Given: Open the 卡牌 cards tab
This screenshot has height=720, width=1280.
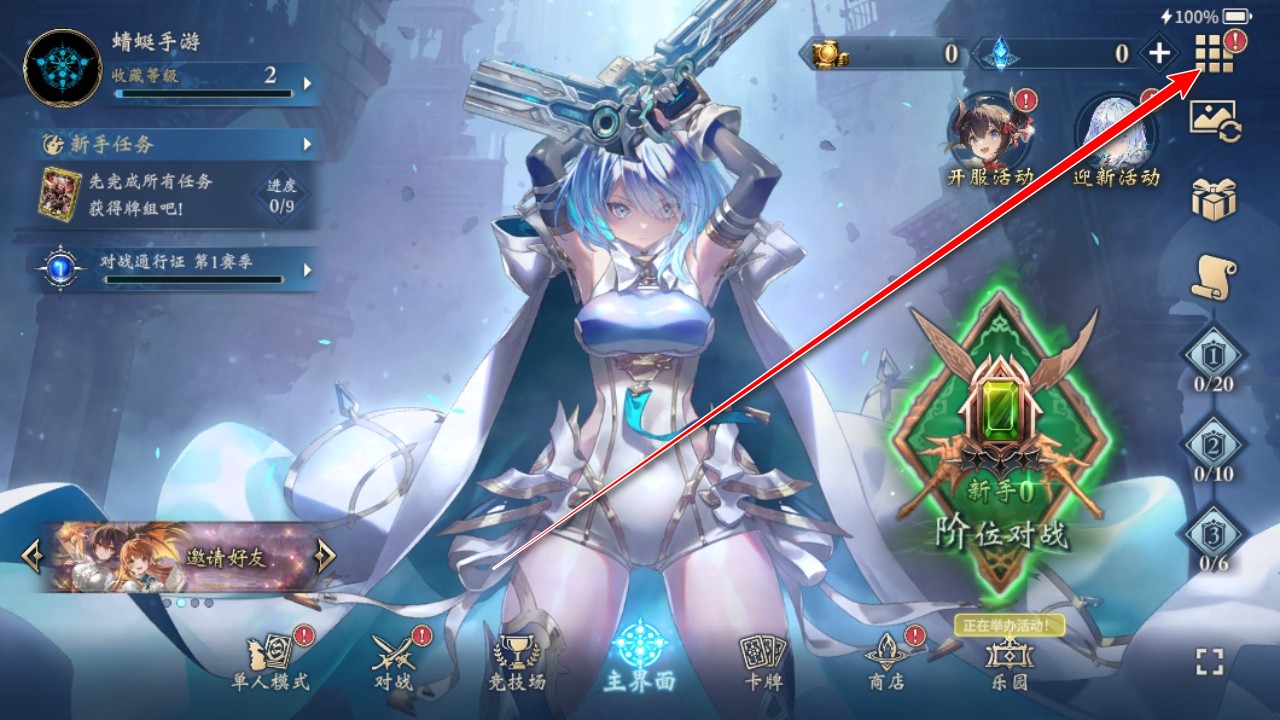Looking at the screenshot, I should point(763,662).
